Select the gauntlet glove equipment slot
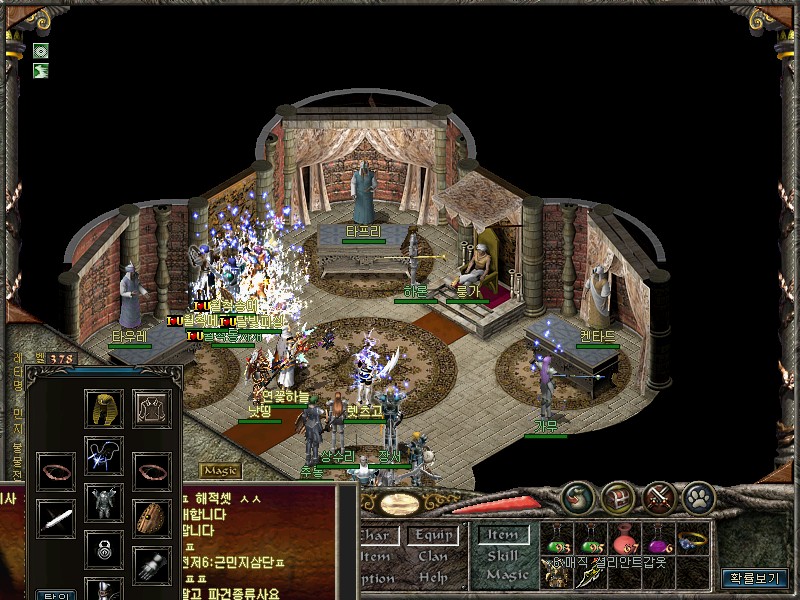The width and height of the screenshot is (800, 600). point(152,565)
